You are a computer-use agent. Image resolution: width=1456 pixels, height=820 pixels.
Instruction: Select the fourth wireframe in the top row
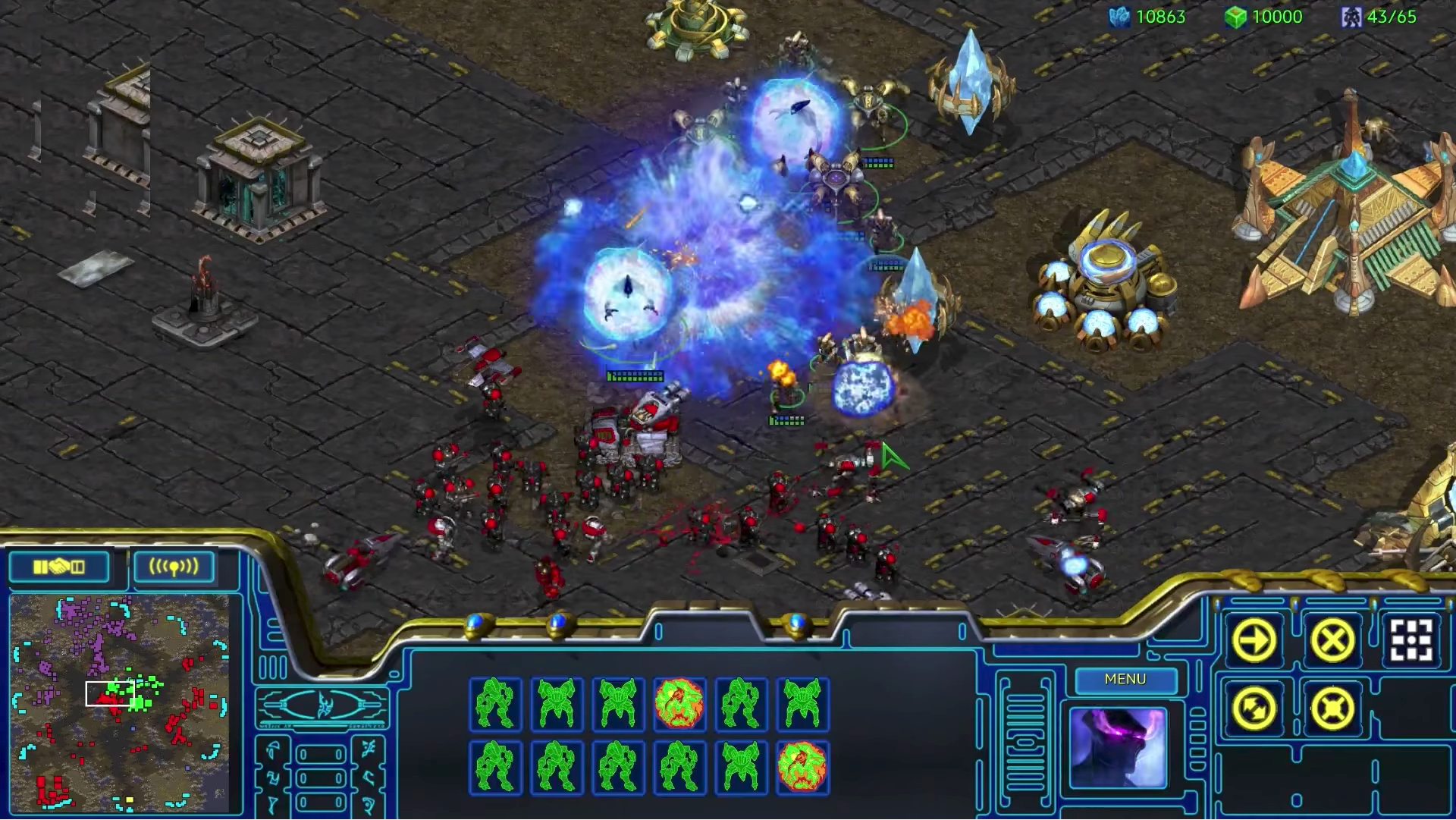[x=680, y=704]
